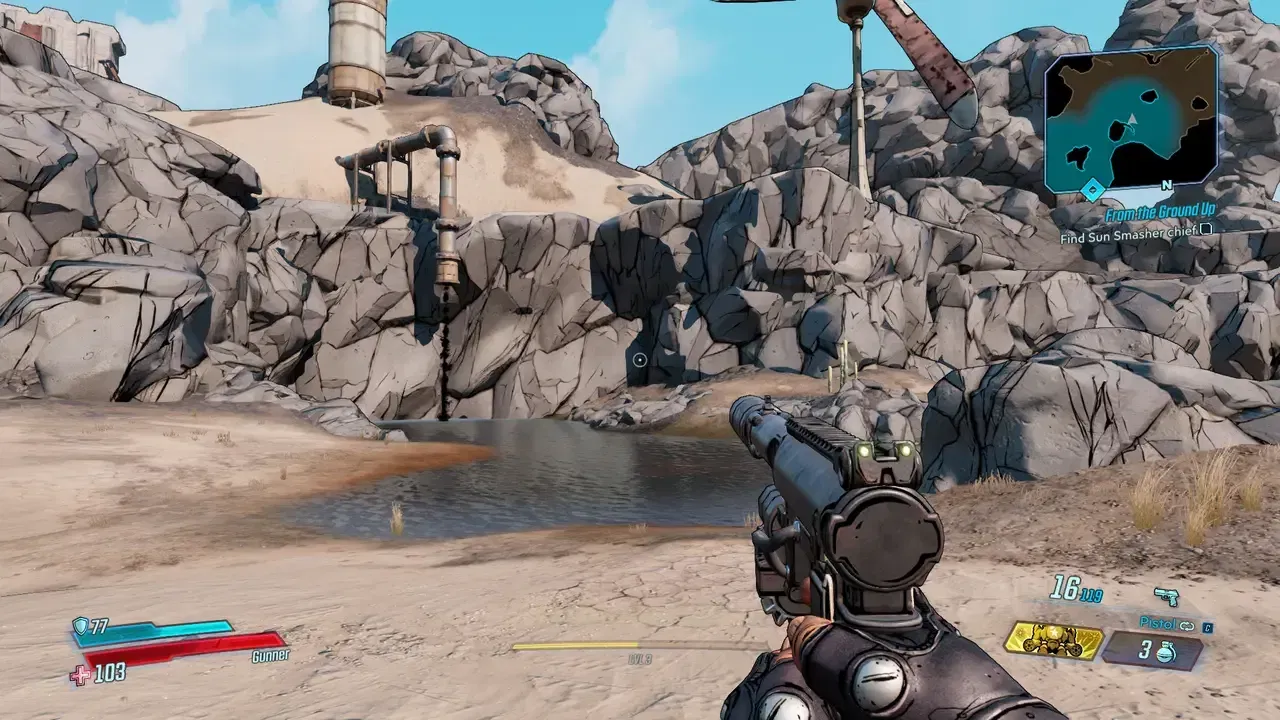The height and width of the screenshot is (720, 1280).
Task: Click the weapon swap loop icon next to Pistol
Action: (1186, 627)
